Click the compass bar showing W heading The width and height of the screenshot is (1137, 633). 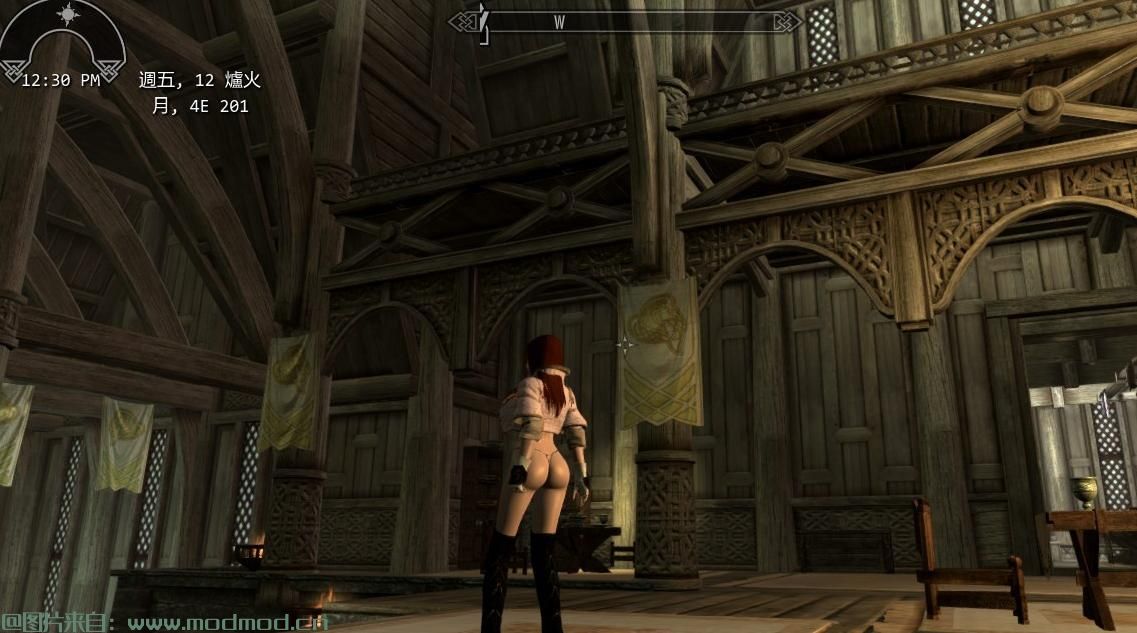click(x=624, y=22)
